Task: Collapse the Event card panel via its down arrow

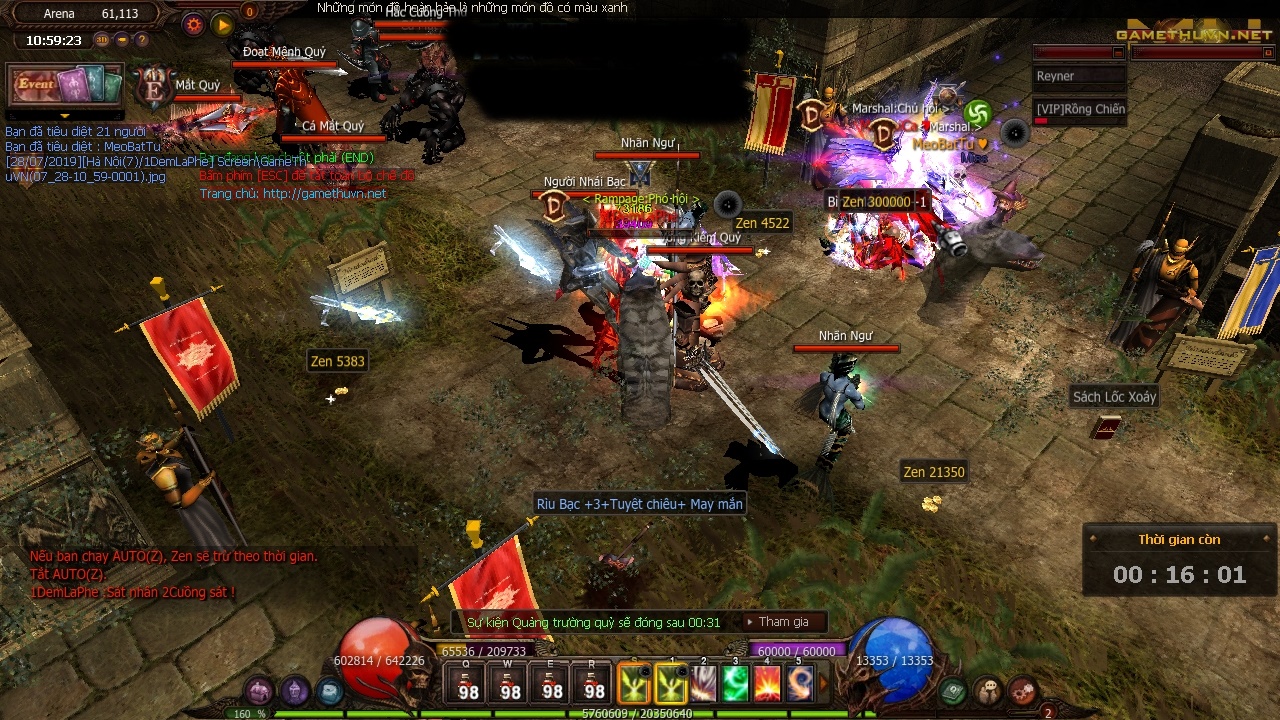Action: [65, 116]
